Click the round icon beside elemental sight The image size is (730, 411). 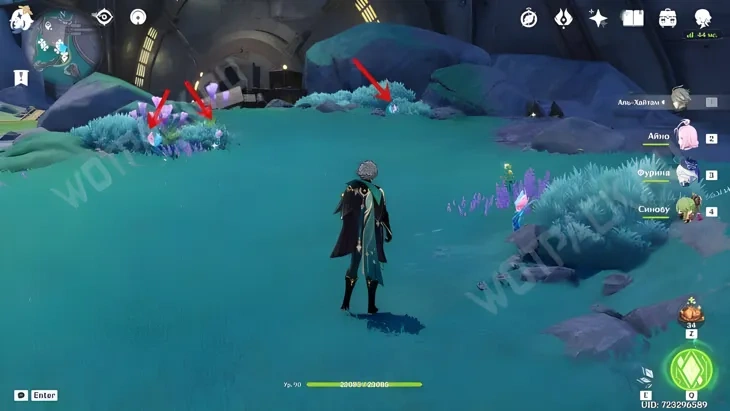(x=138, y=16)
